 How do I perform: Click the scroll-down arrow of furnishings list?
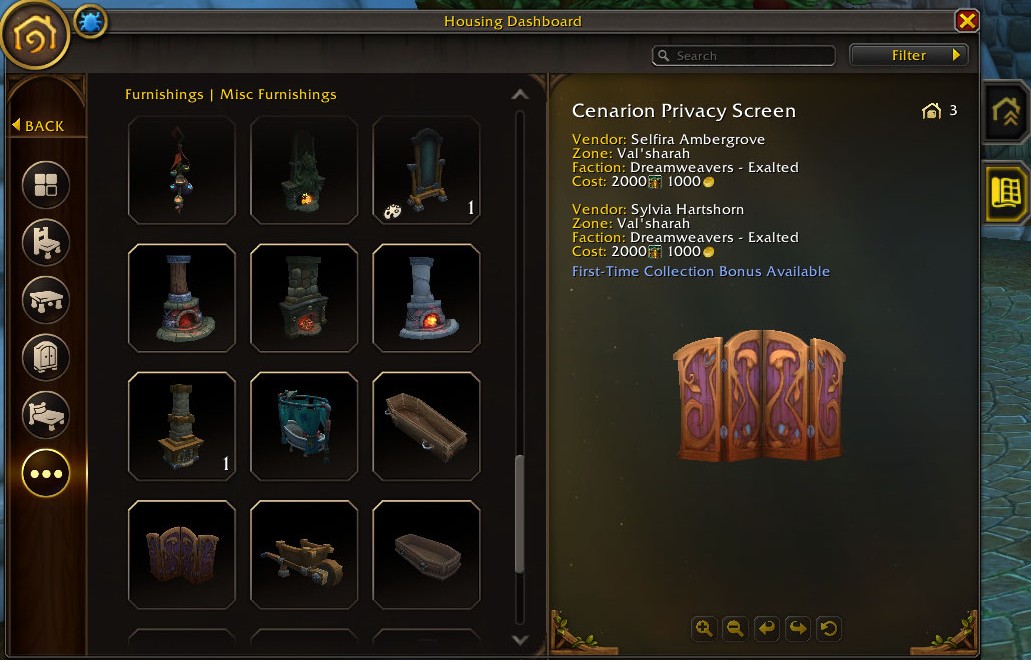pos(519,640)
